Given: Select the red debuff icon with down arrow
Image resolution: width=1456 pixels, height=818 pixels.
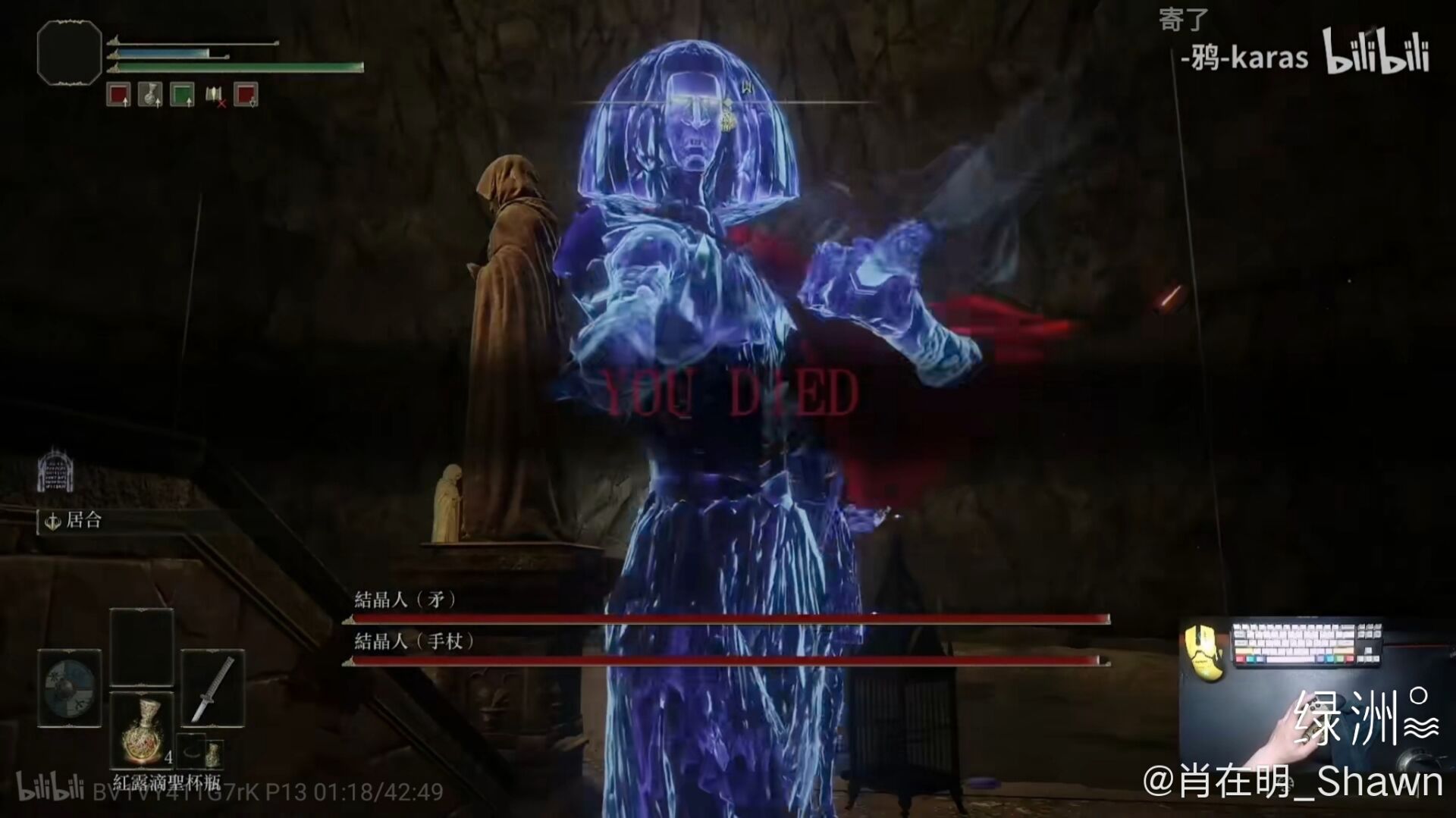Looking at the screenshot, I should [246, 95].
